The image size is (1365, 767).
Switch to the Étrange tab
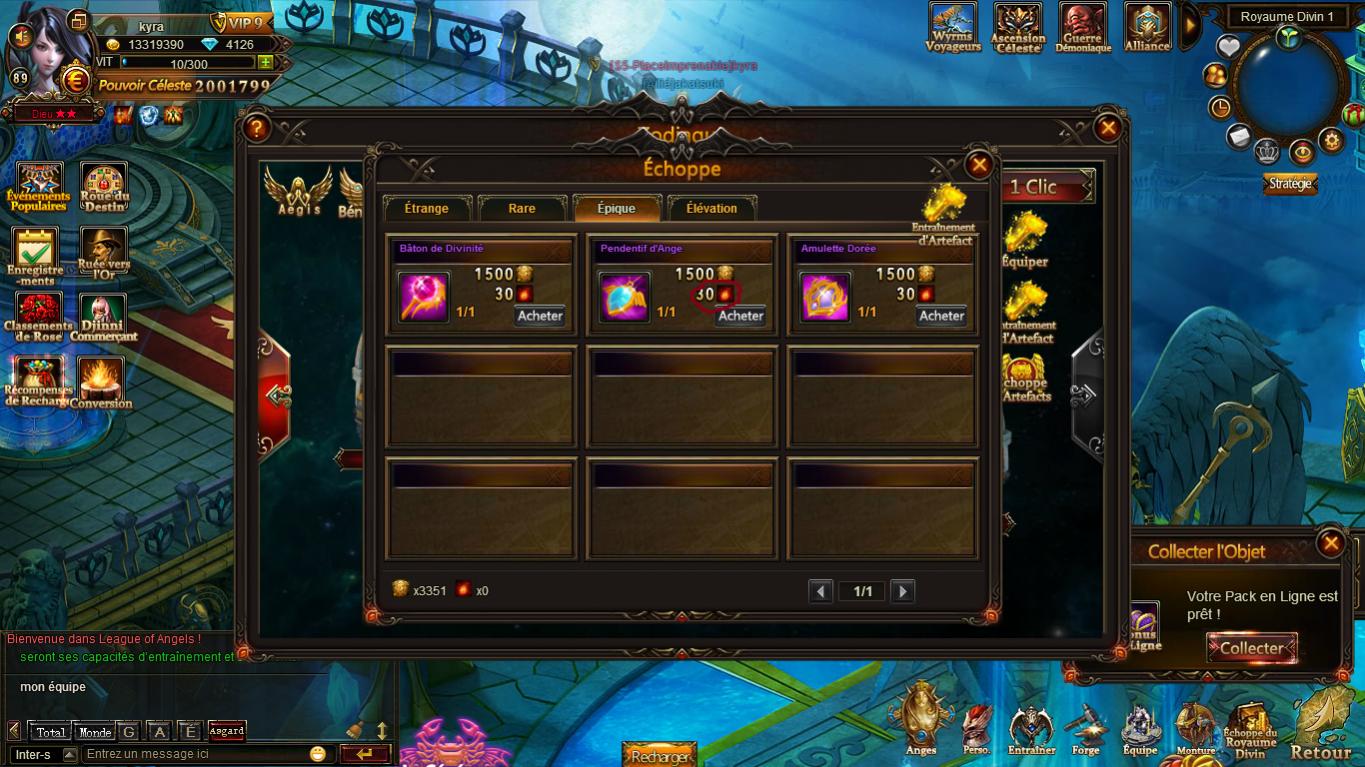tap(426, 208)
